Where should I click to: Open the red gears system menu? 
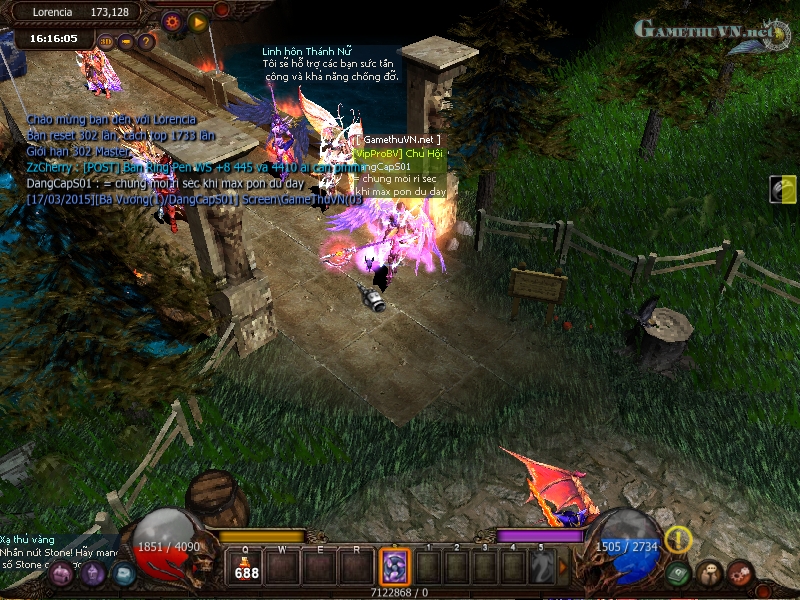740,574
